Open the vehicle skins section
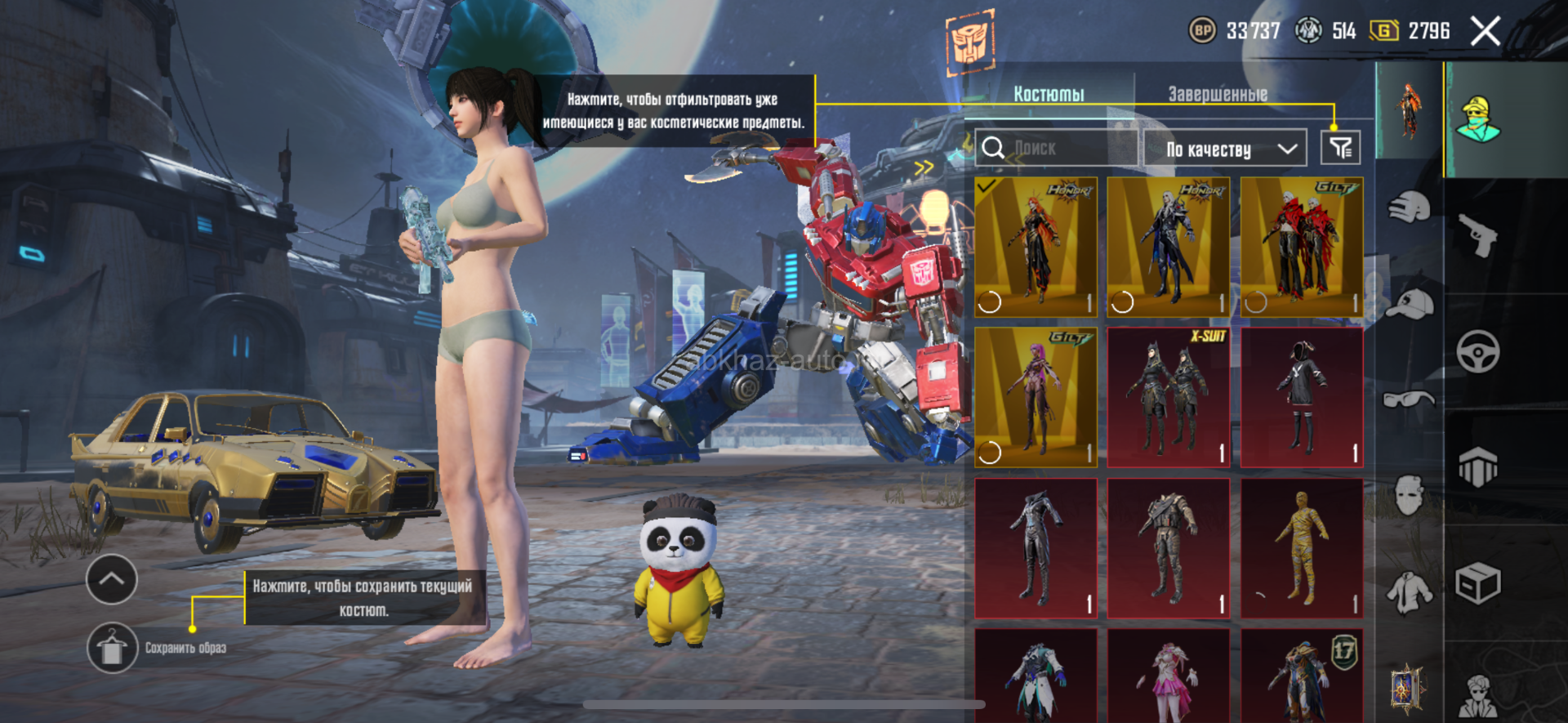Viewport: 1568px width, 723px height. point(1478,352)
